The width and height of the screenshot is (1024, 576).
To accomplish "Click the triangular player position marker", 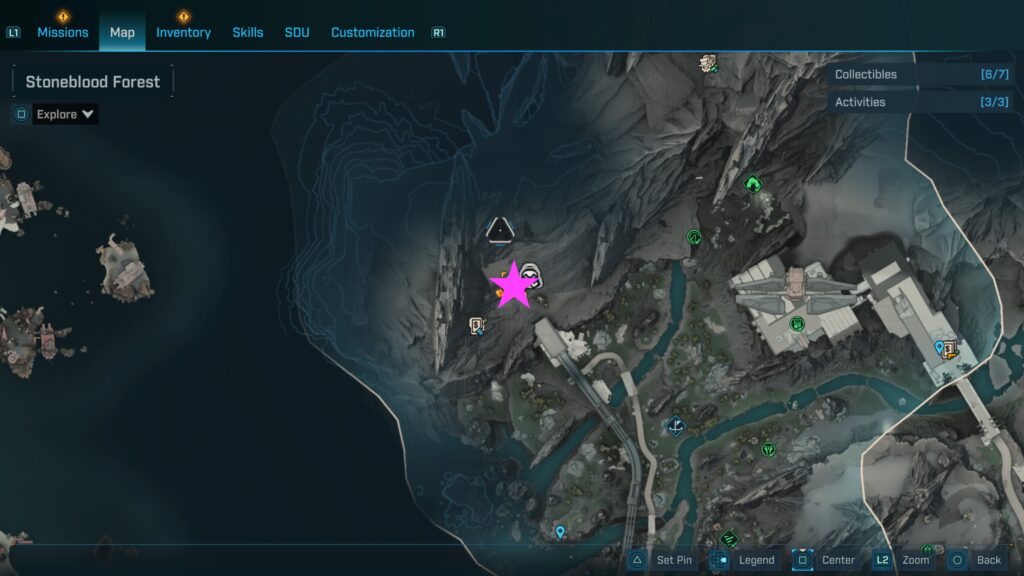I will click(499, 231).
